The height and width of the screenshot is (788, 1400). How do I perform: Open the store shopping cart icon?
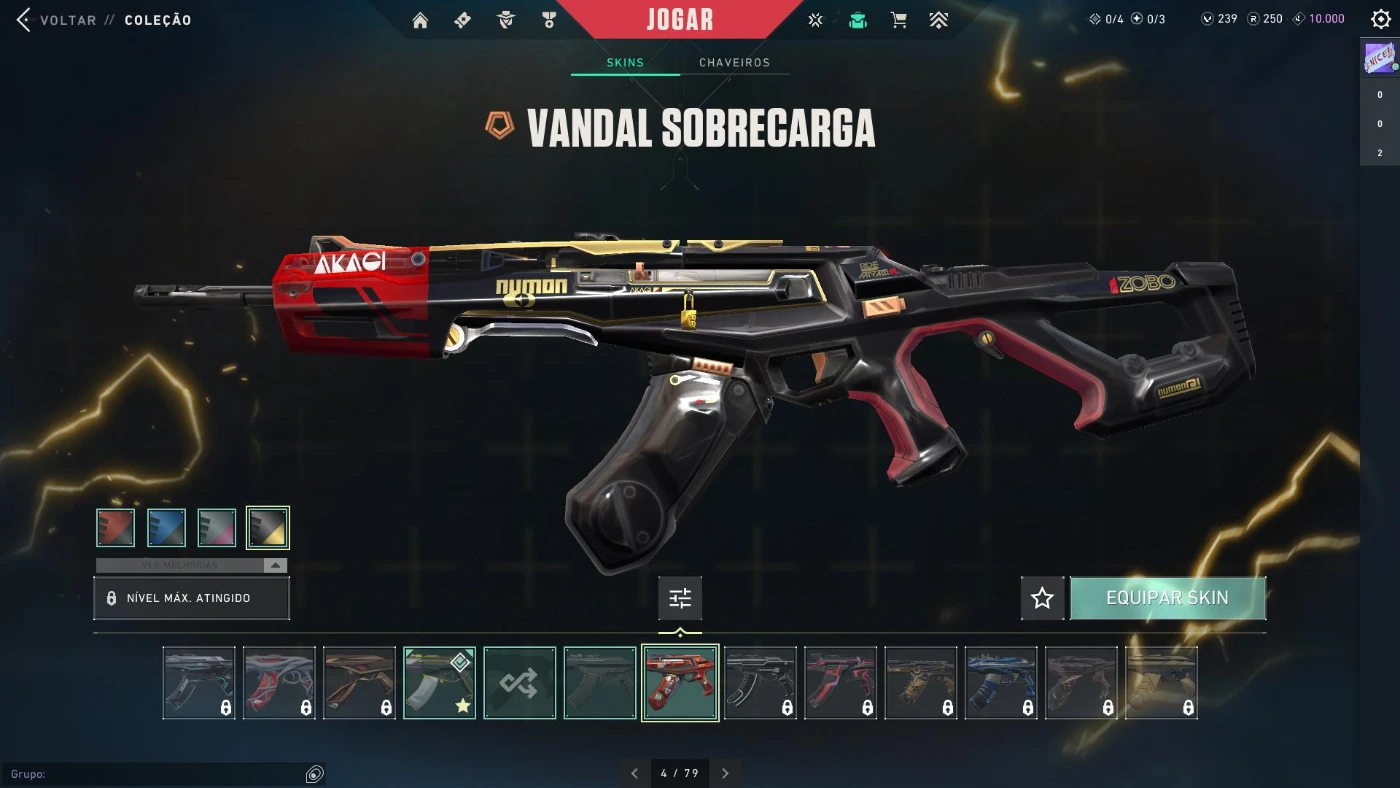pyautogui.click(x=899, y=20)
